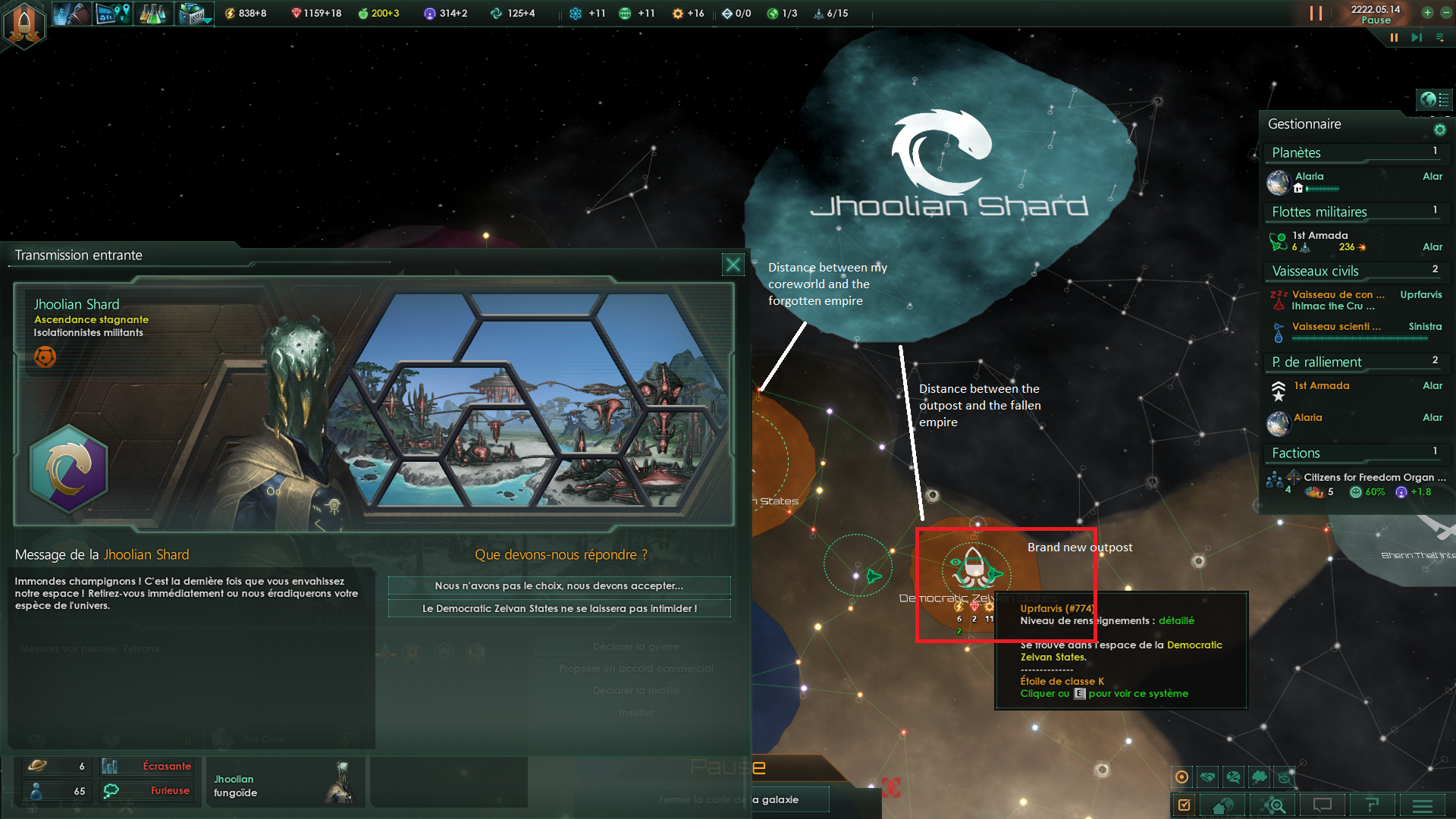Image resolution: width=1456 pixels, height=819 pixels.
Task: Choose 'Nous n'avons pas le choix, nous devons accepter...'
Action: tap(559, 585)
